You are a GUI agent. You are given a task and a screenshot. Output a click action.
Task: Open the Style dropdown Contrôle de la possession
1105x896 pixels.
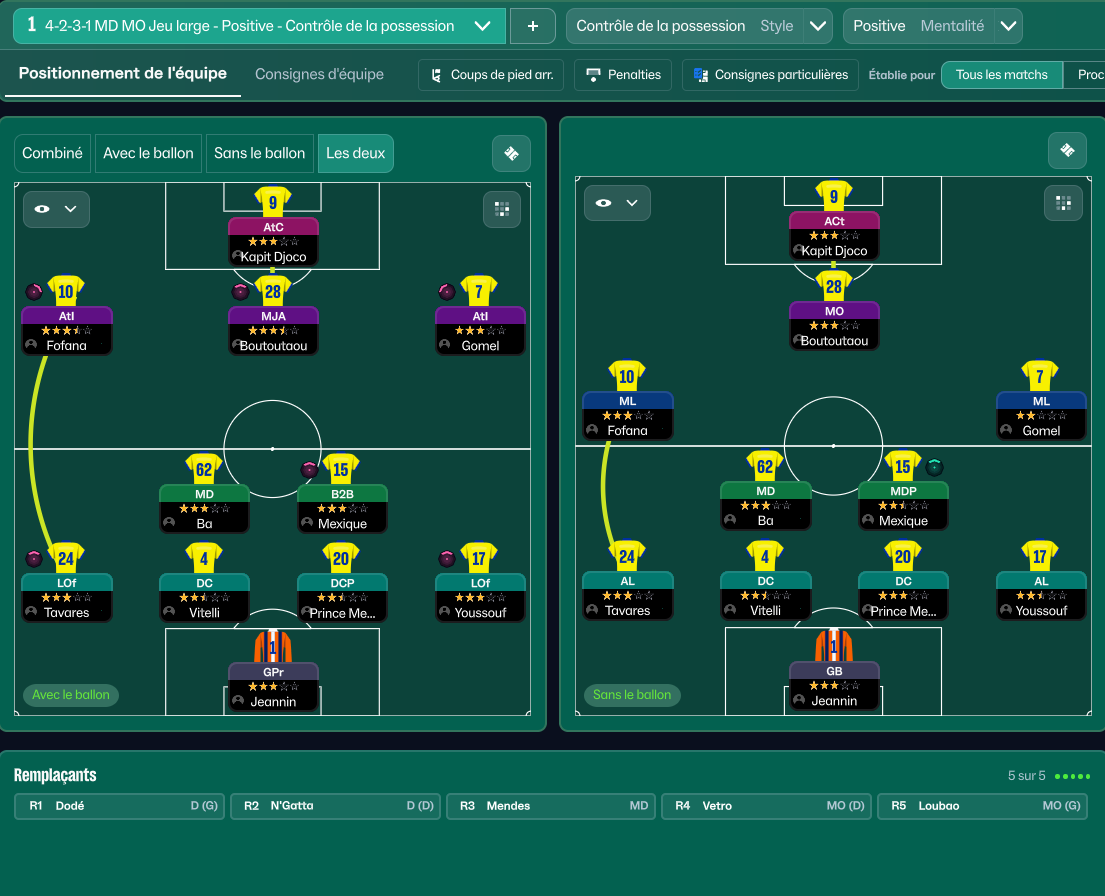tap(817, 26)
